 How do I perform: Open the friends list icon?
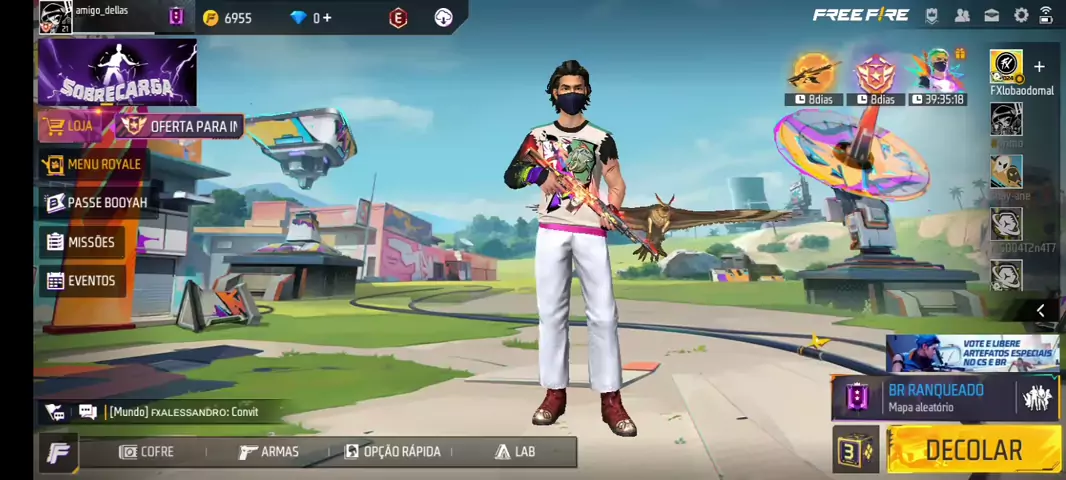coord(962,15)
